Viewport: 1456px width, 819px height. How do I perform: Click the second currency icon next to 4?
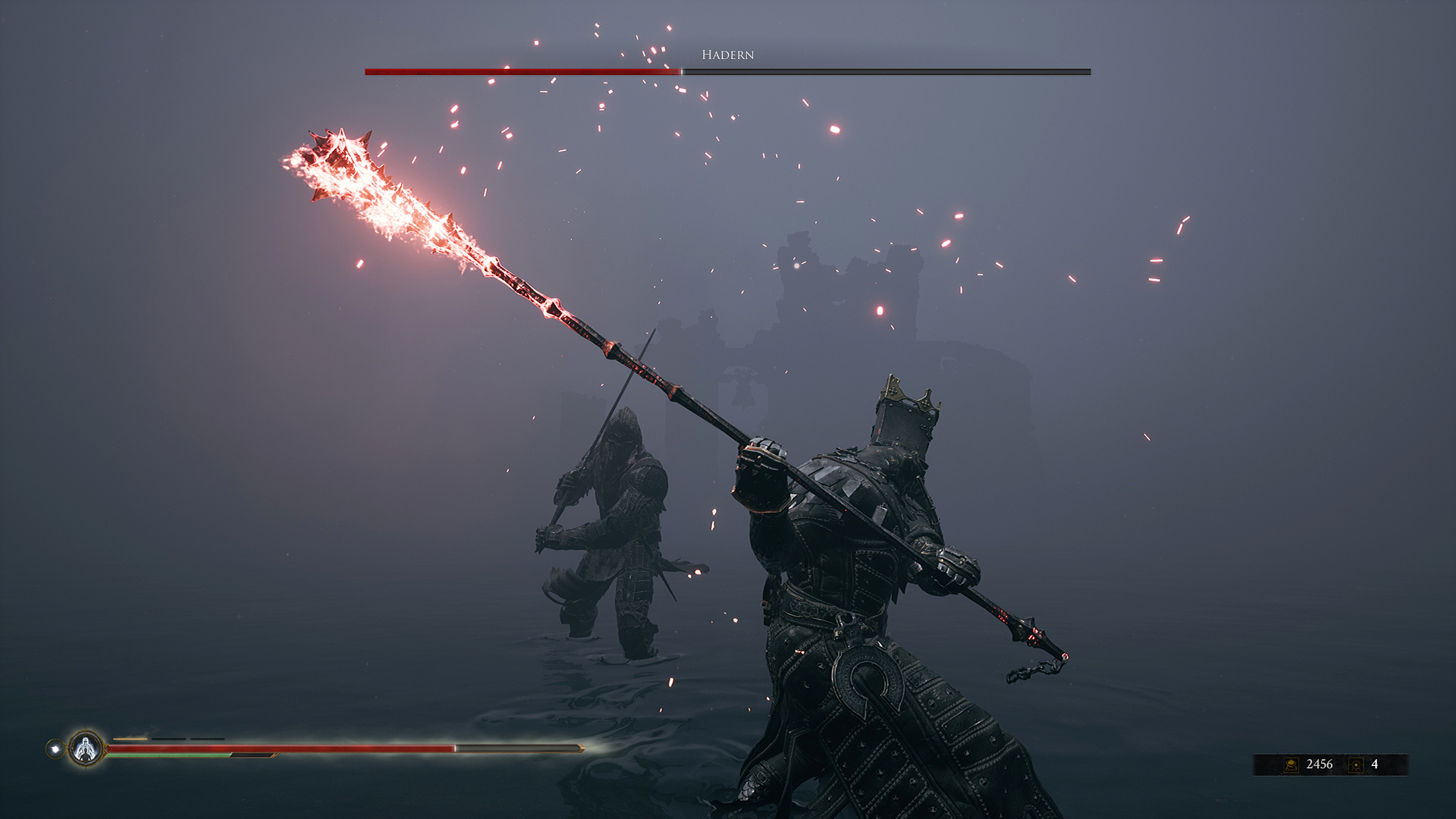1356,764
